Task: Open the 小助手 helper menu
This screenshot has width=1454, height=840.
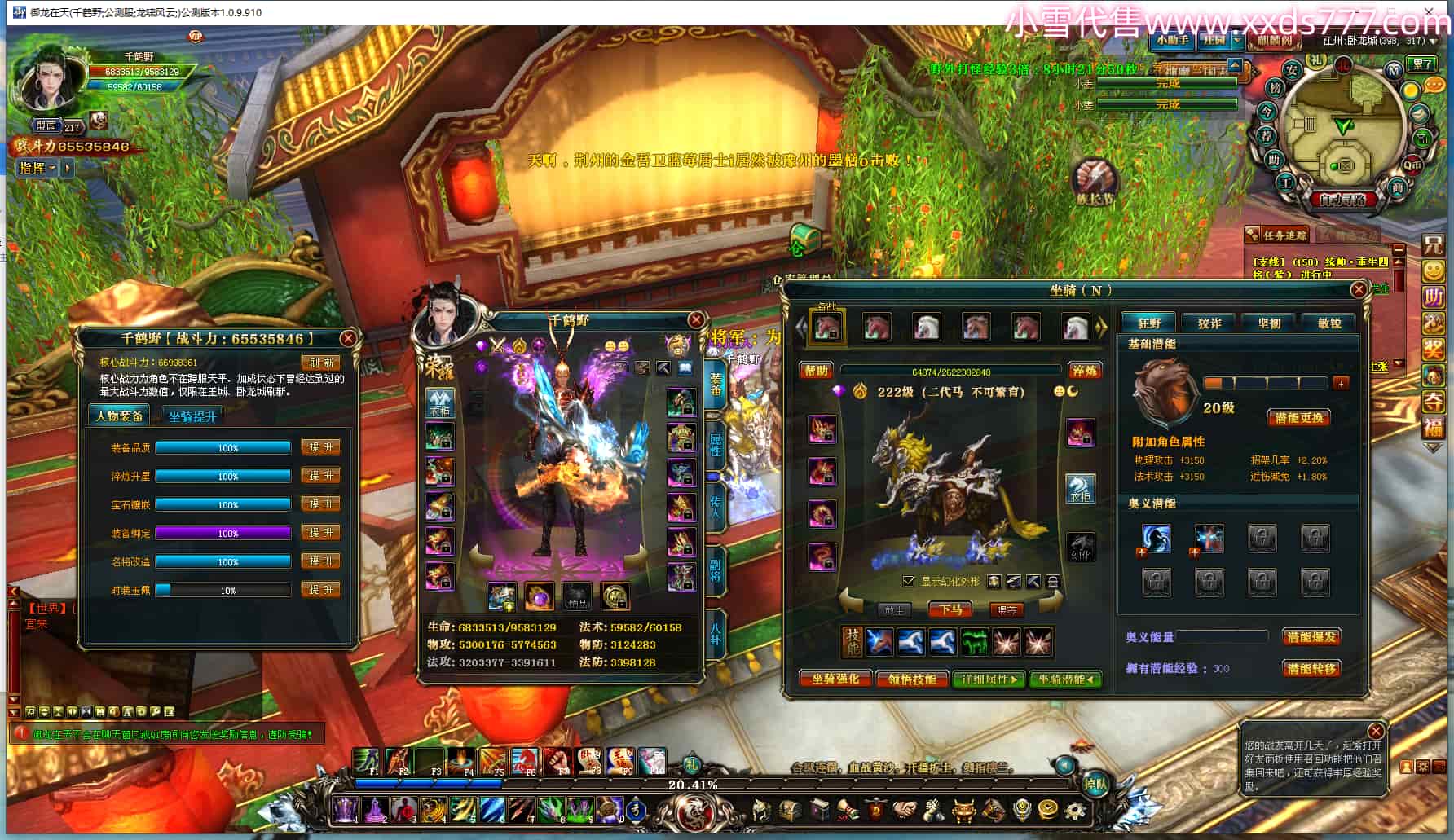Action: 1173,40
